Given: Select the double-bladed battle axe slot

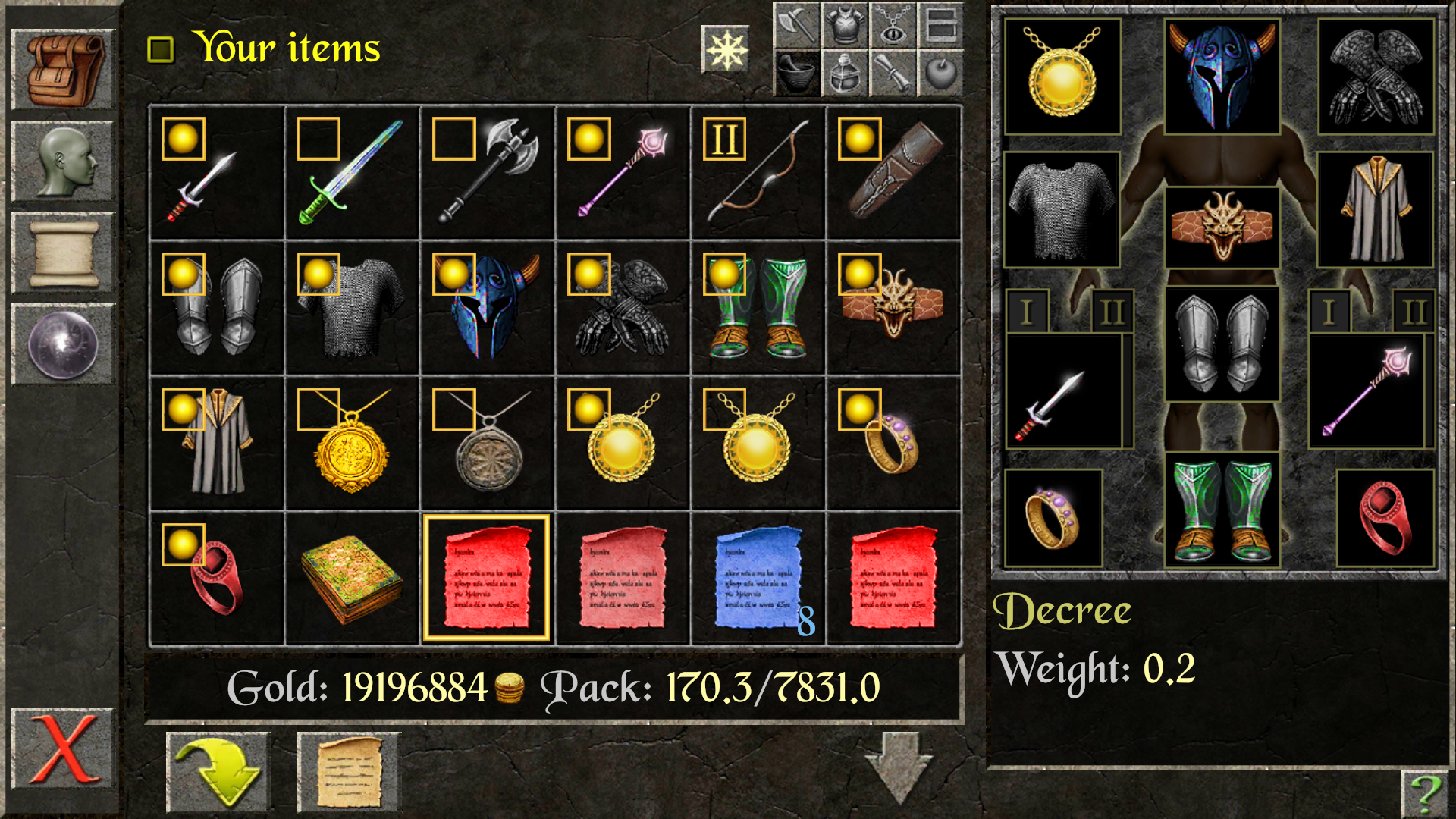Looking at the screenshot, I should 487,173.
